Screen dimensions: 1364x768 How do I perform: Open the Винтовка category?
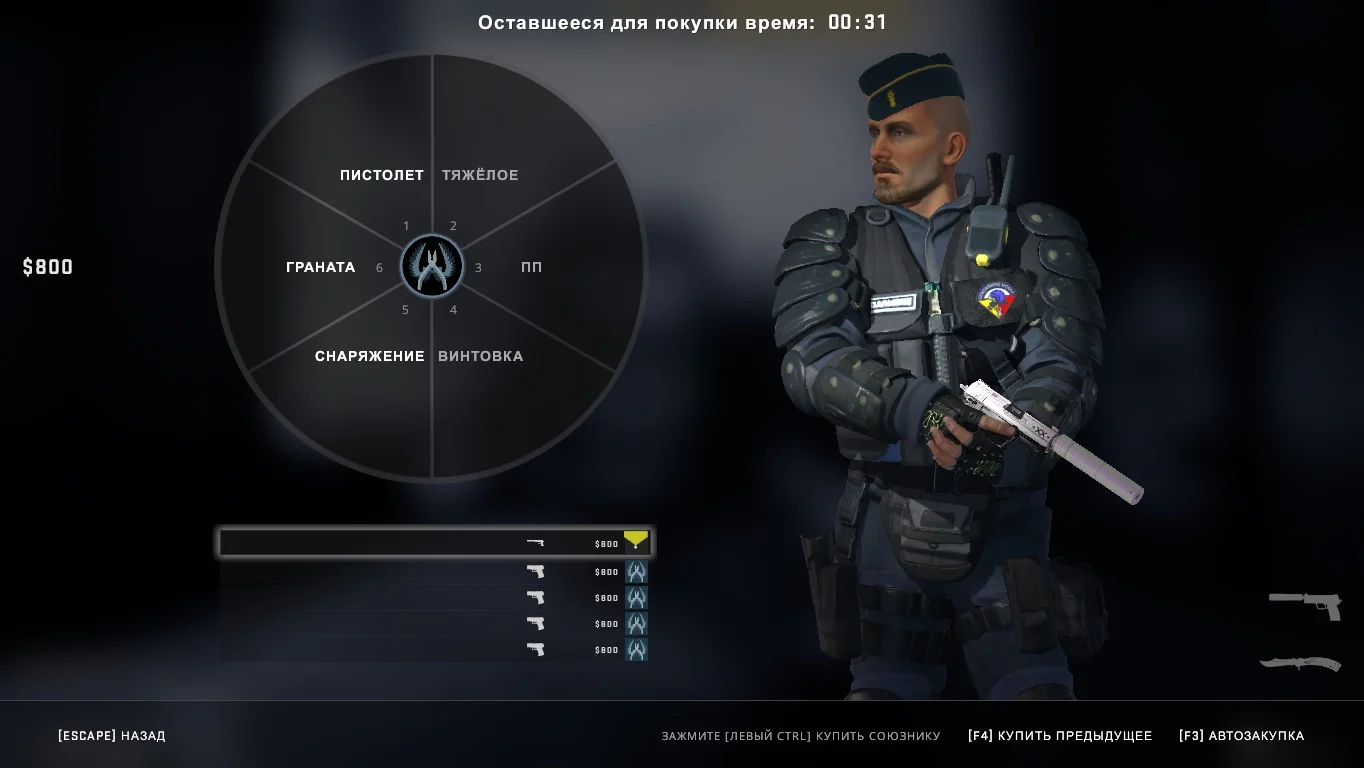(x=480, y=356)
